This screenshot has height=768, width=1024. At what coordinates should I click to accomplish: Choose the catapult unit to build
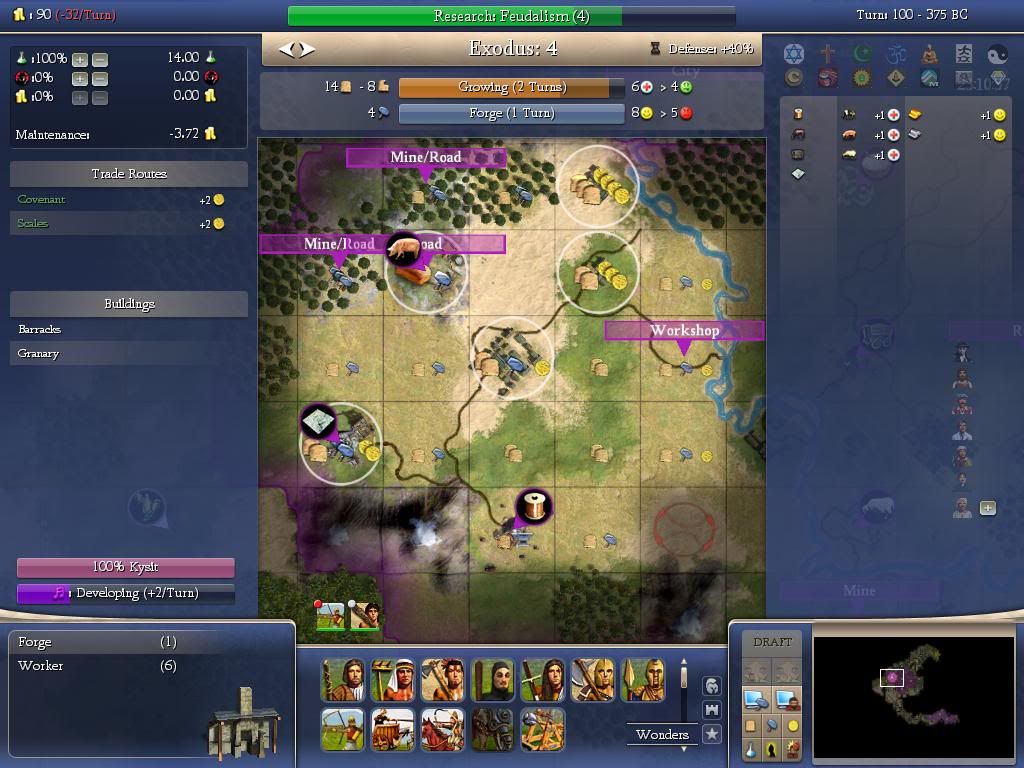coord(542,730)
